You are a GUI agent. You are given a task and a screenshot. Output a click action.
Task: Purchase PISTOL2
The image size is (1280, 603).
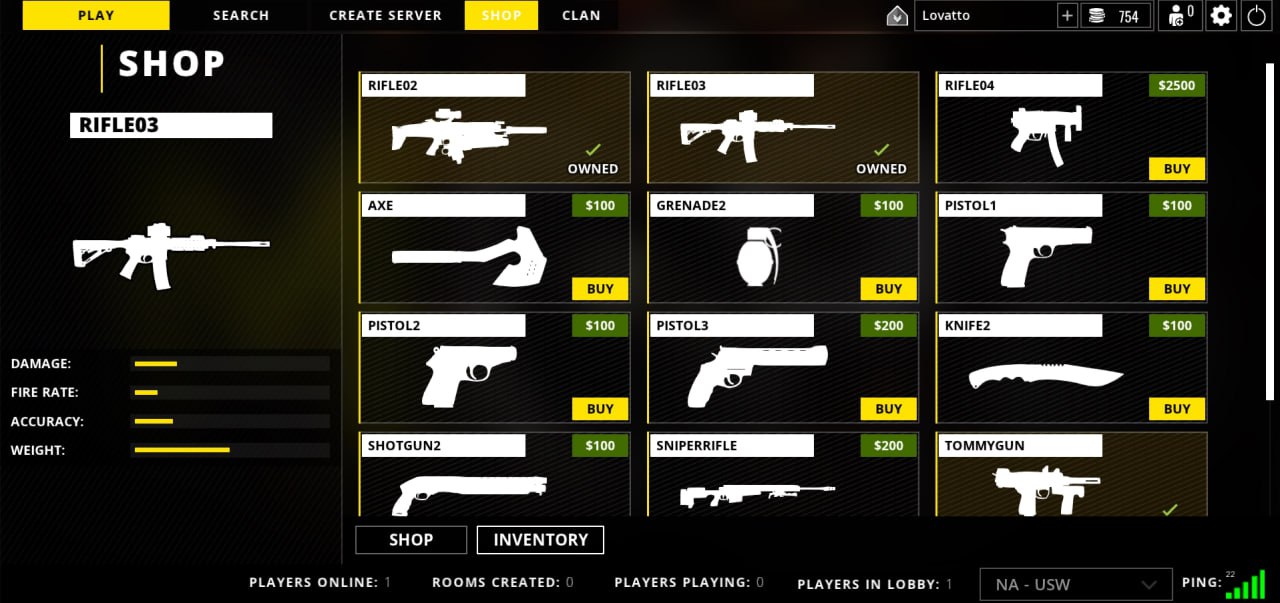pyautogui.click(x=600, y=409)
